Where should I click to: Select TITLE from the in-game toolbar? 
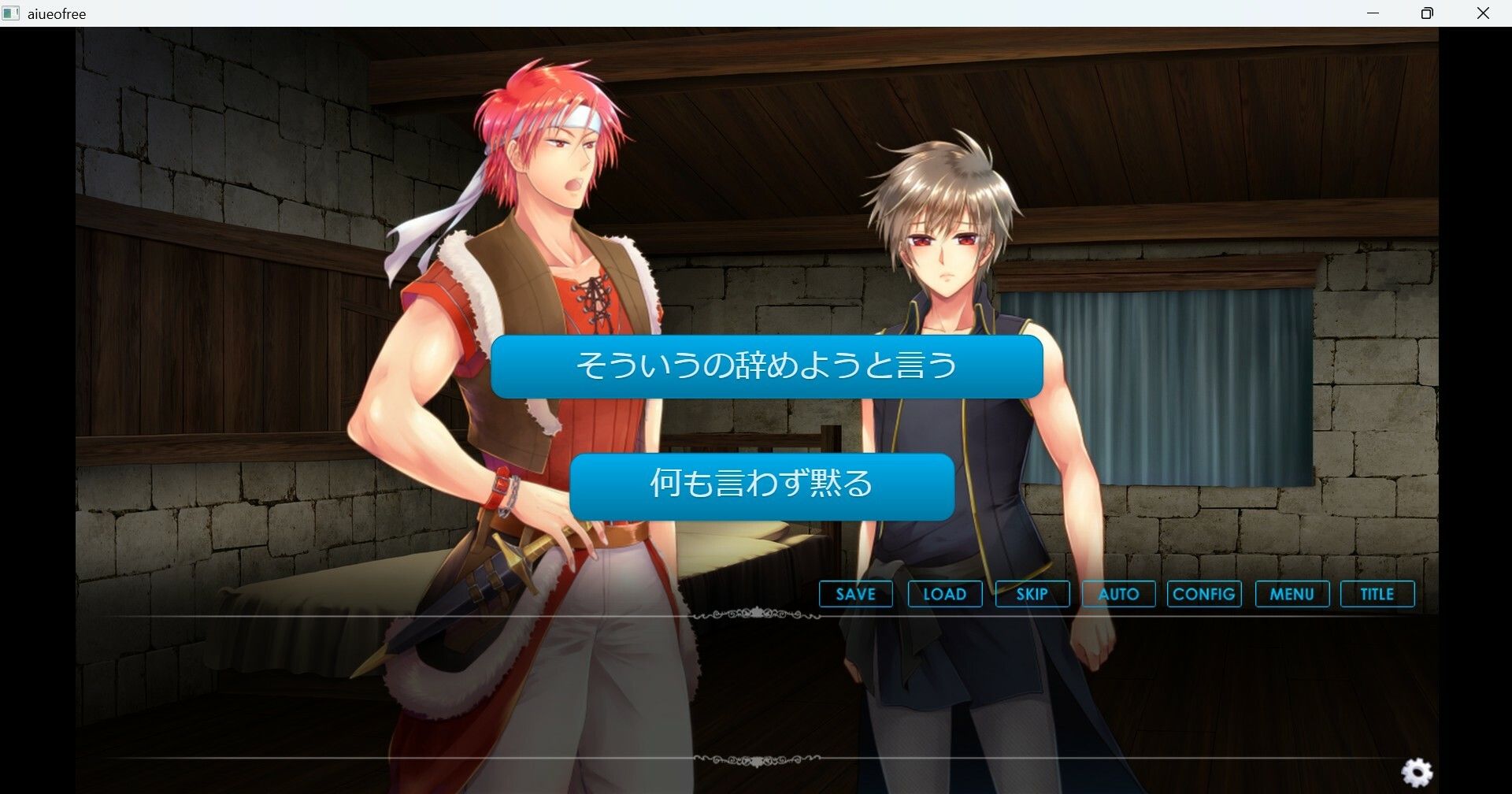click(1377, 594)
